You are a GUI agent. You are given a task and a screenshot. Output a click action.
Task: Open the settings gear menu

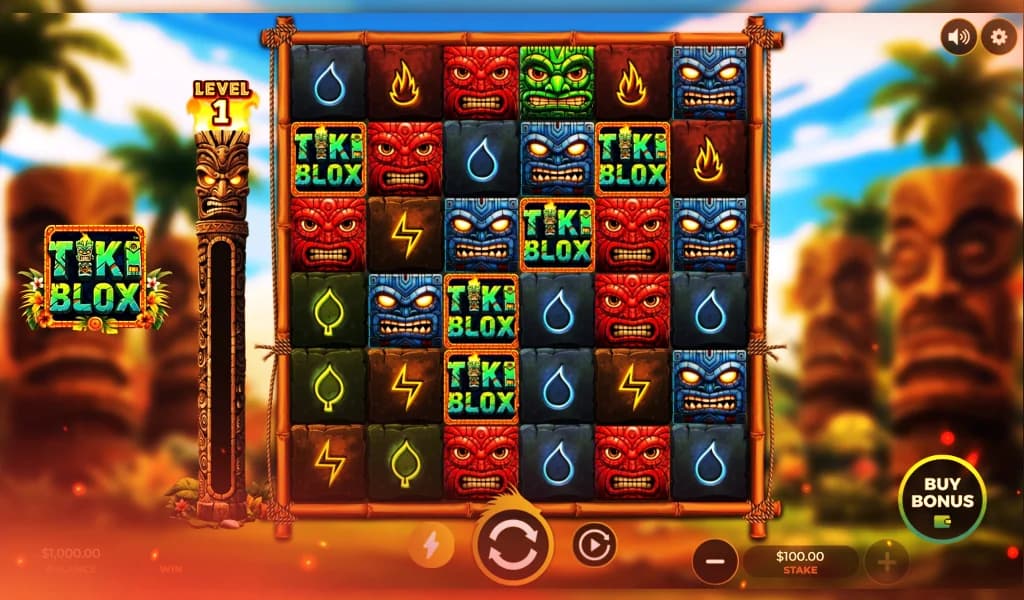pos(998,38)
